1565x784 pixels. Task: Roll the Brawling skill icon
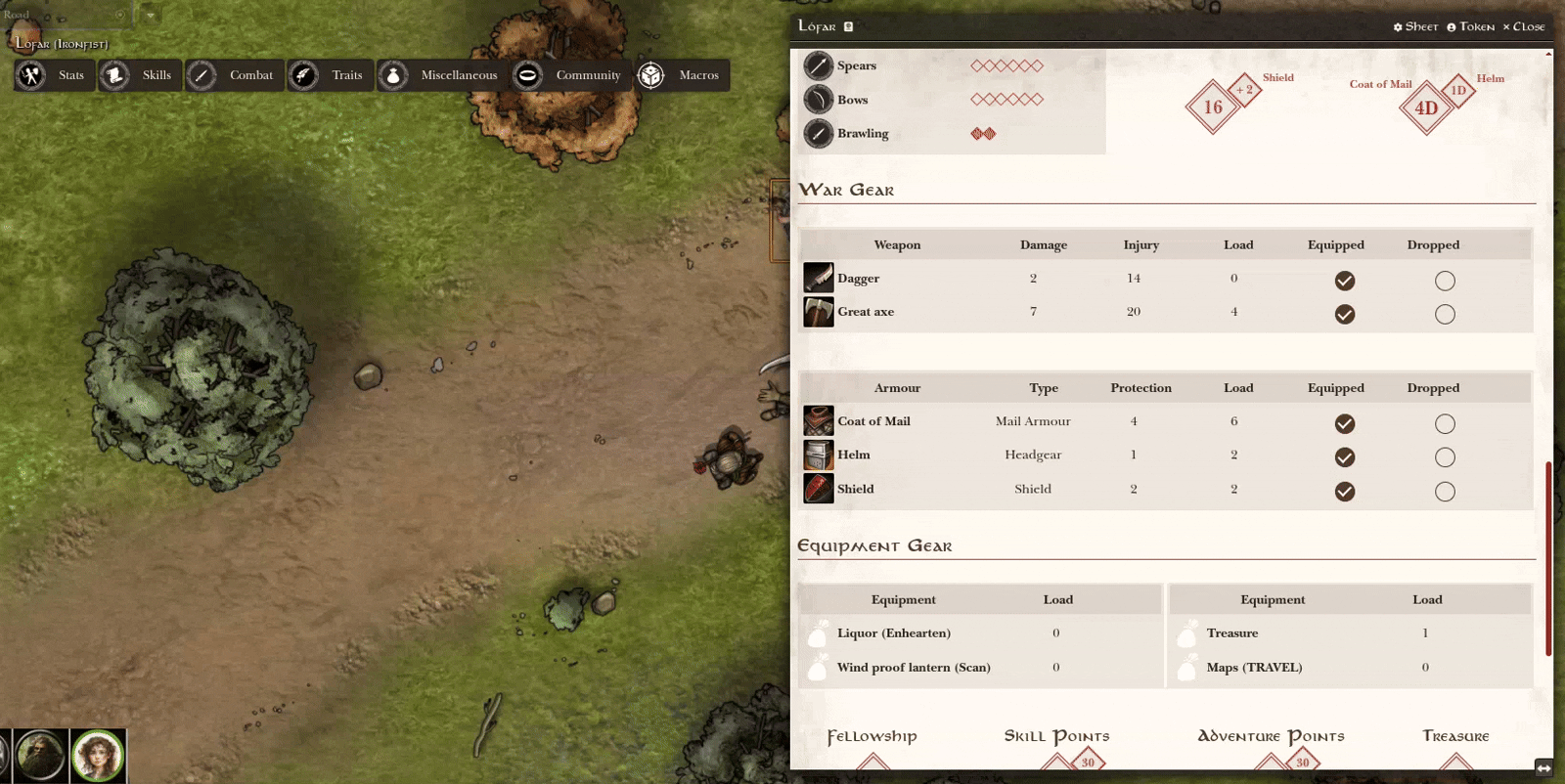(818, 134)
